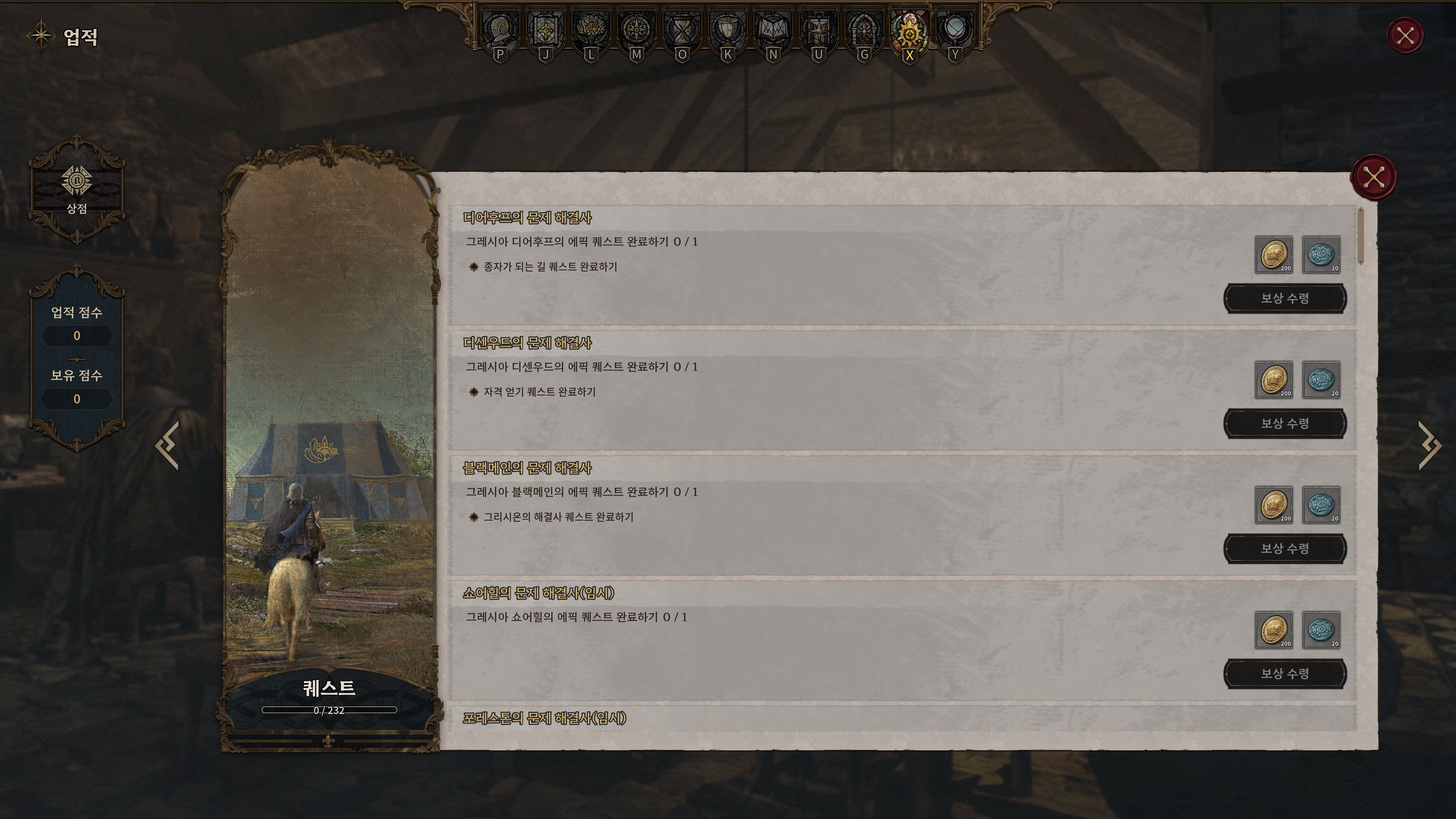Open the star banner menu tab
This screenshot has width=1456, height=819.
click(x=819, y=30)
